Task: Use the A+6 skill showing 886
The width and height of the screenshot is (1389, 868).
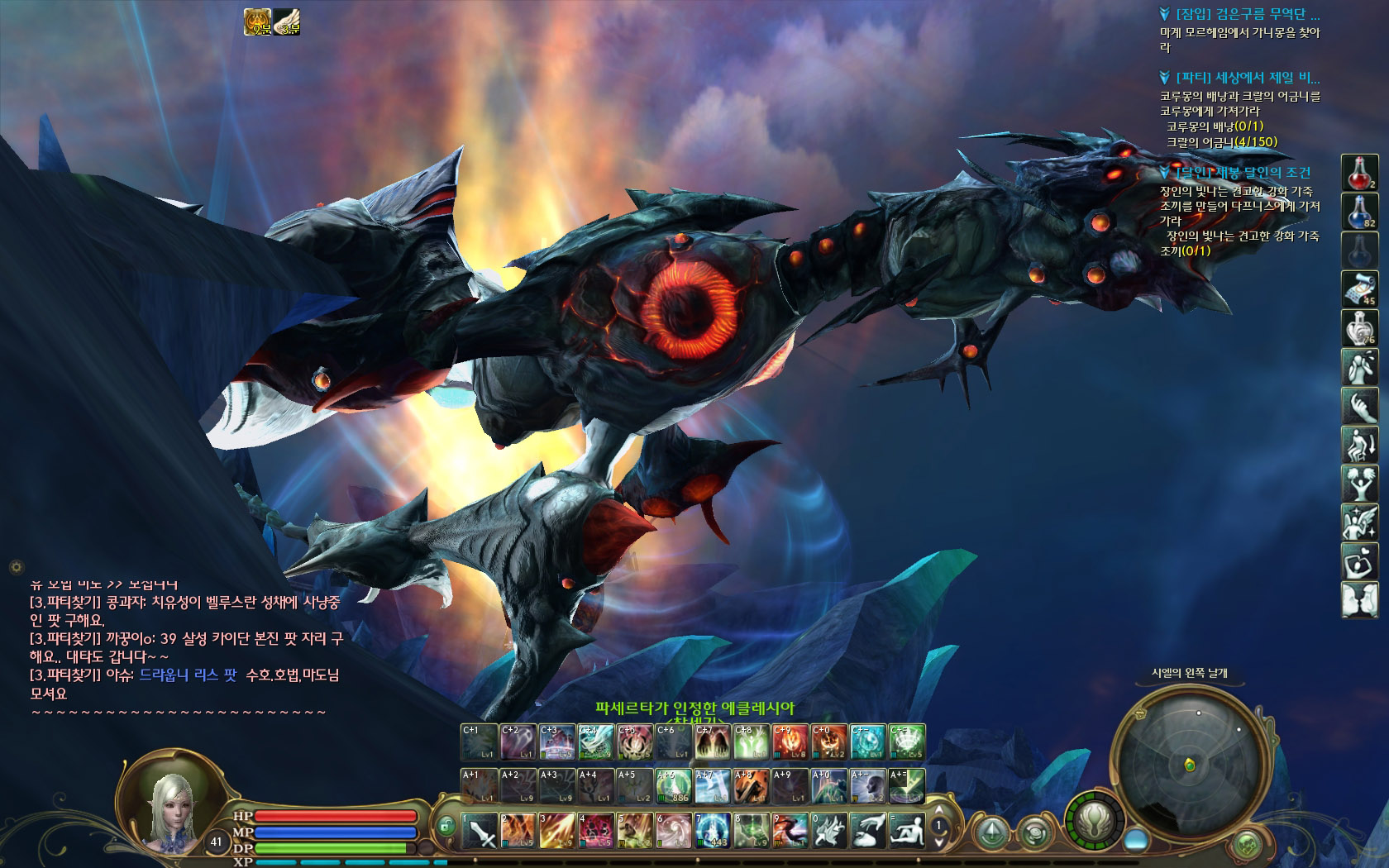Action: point(673,786)
